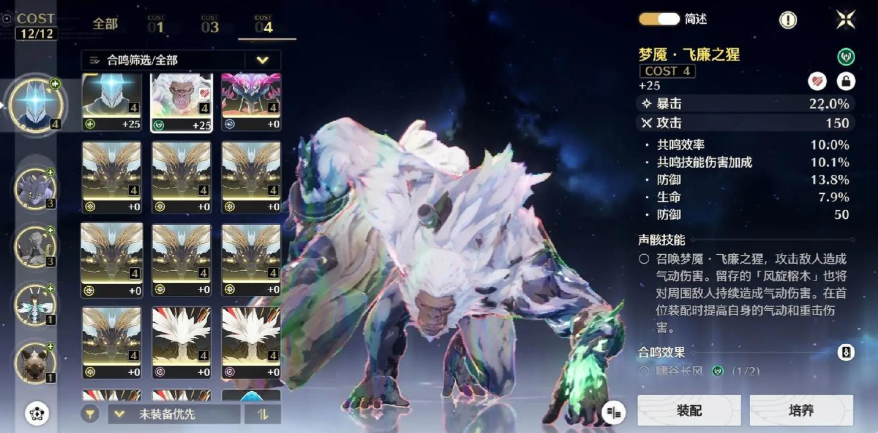Open the funnel filter options
This screenshot has width=878, height=433.
tap(91, 413)
